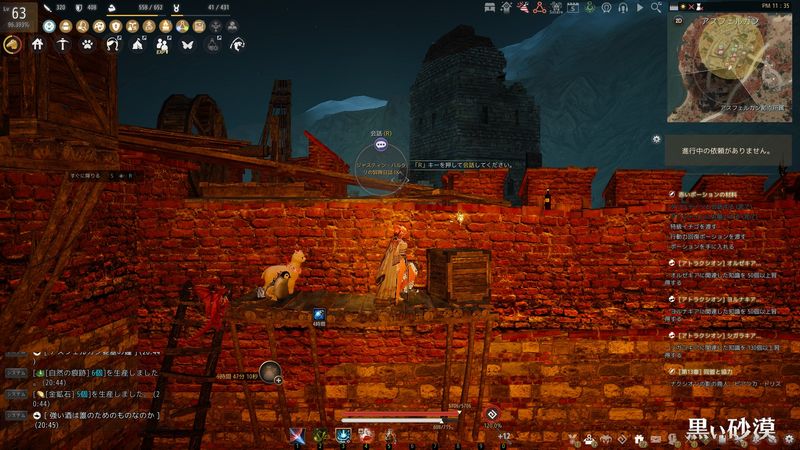This screenshot has height=450, width=800.
Task: Toggle the 2D minimap mode button
Action: 680,19
